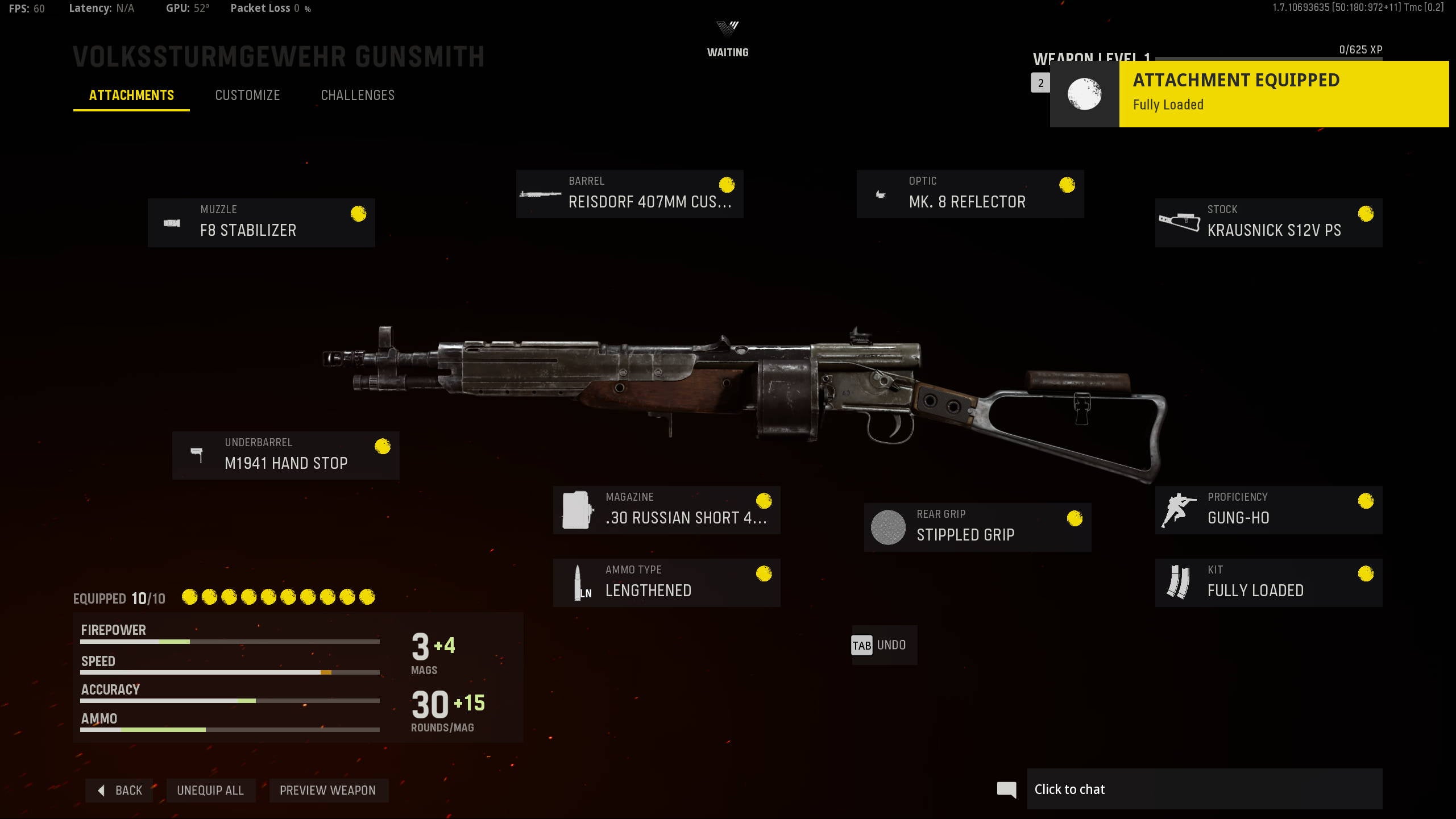The image size is (1456, 819).
Task: Click the Barrel attachment icon
Action: [x=541, y=194]
